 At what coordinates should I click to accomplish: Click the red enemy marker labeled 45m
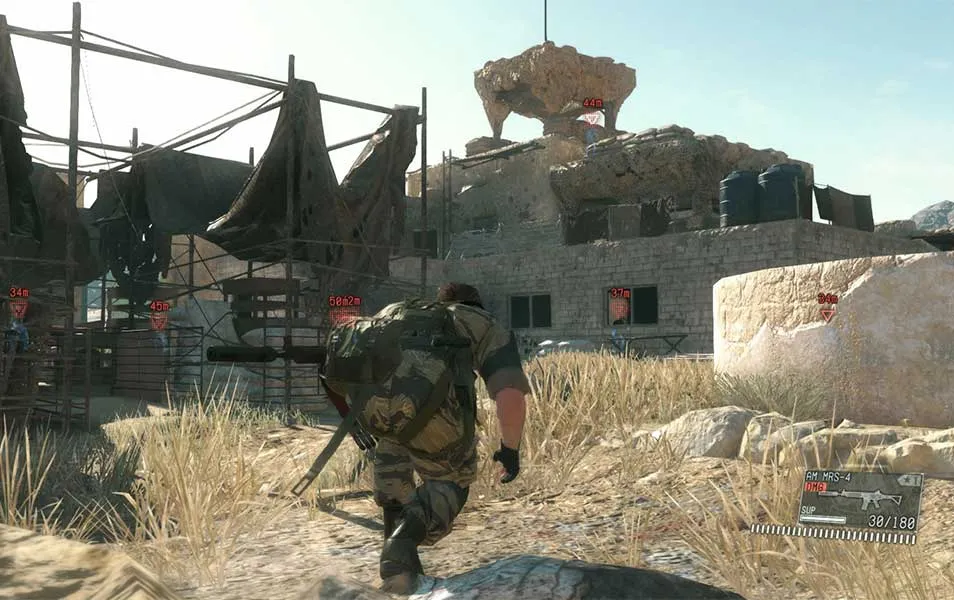pos(159,319)
